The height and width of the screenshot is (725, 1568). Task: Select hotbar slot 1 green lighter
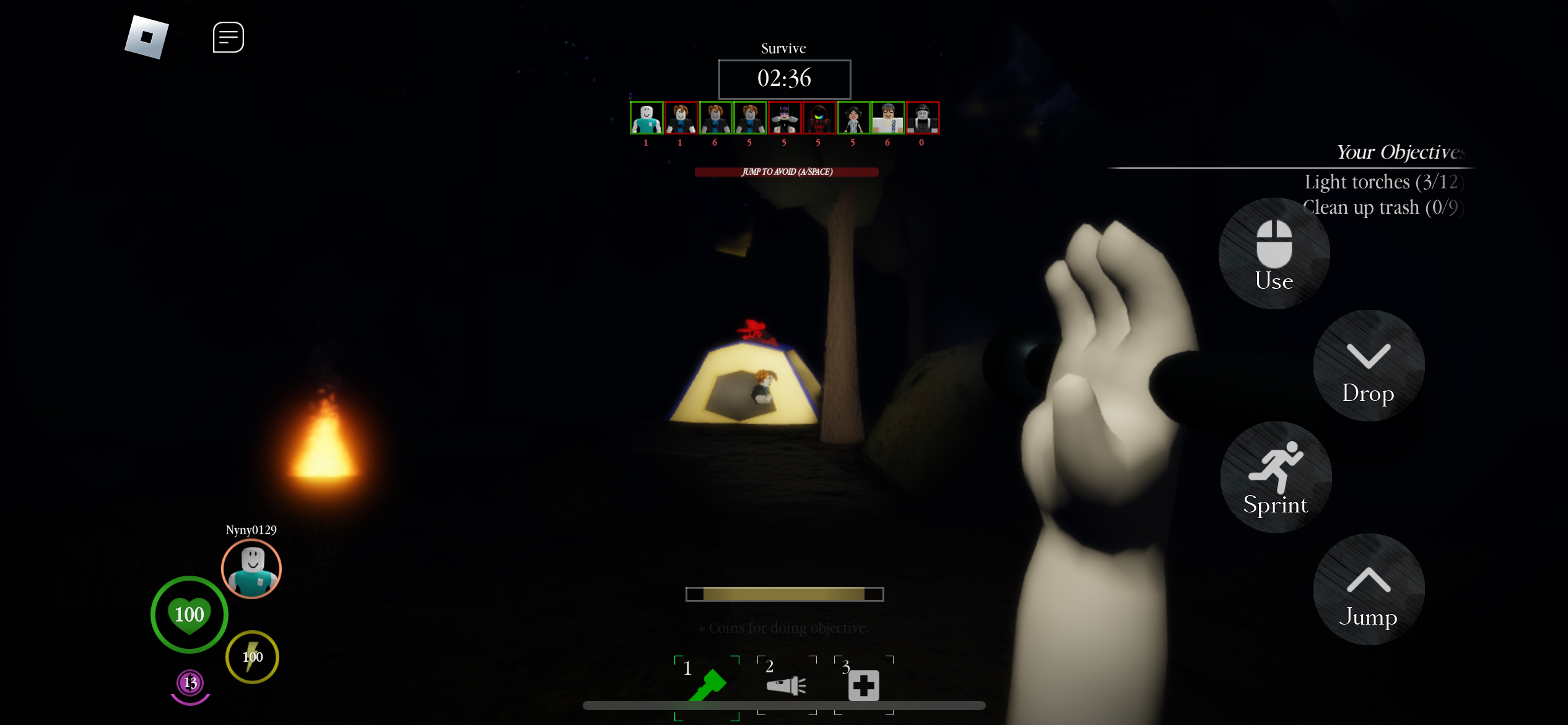coord(707,686)
